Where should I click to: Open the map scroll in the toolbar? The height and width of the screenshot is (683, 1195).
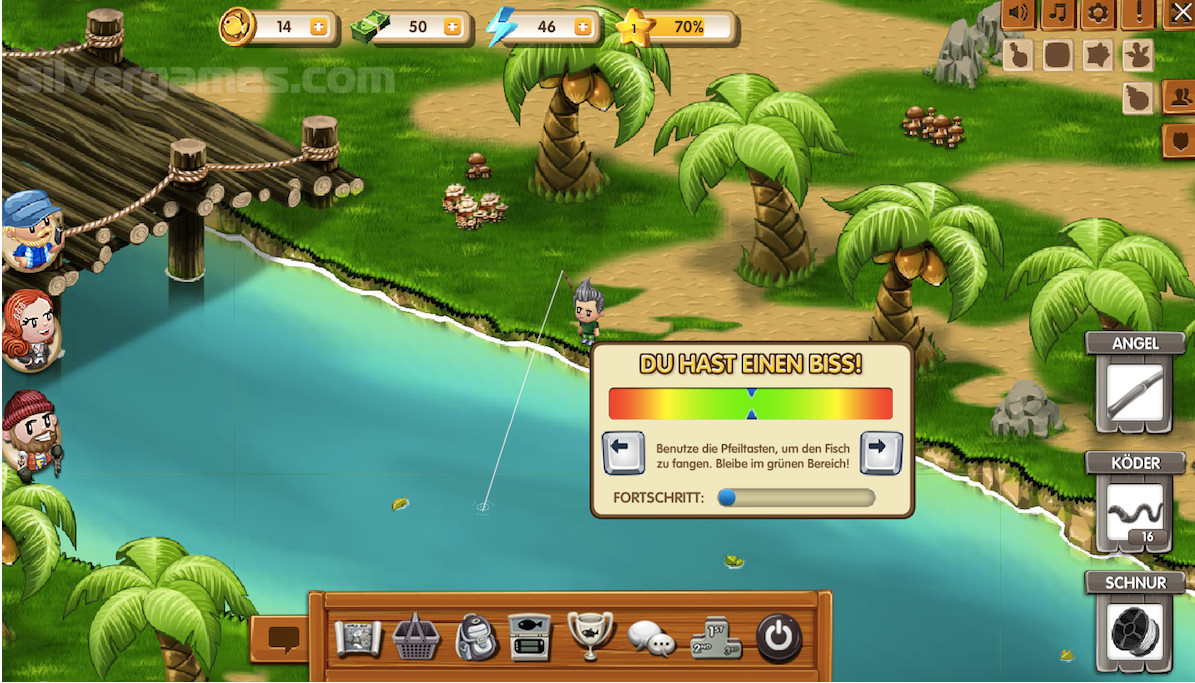click(x=357, y=637)
